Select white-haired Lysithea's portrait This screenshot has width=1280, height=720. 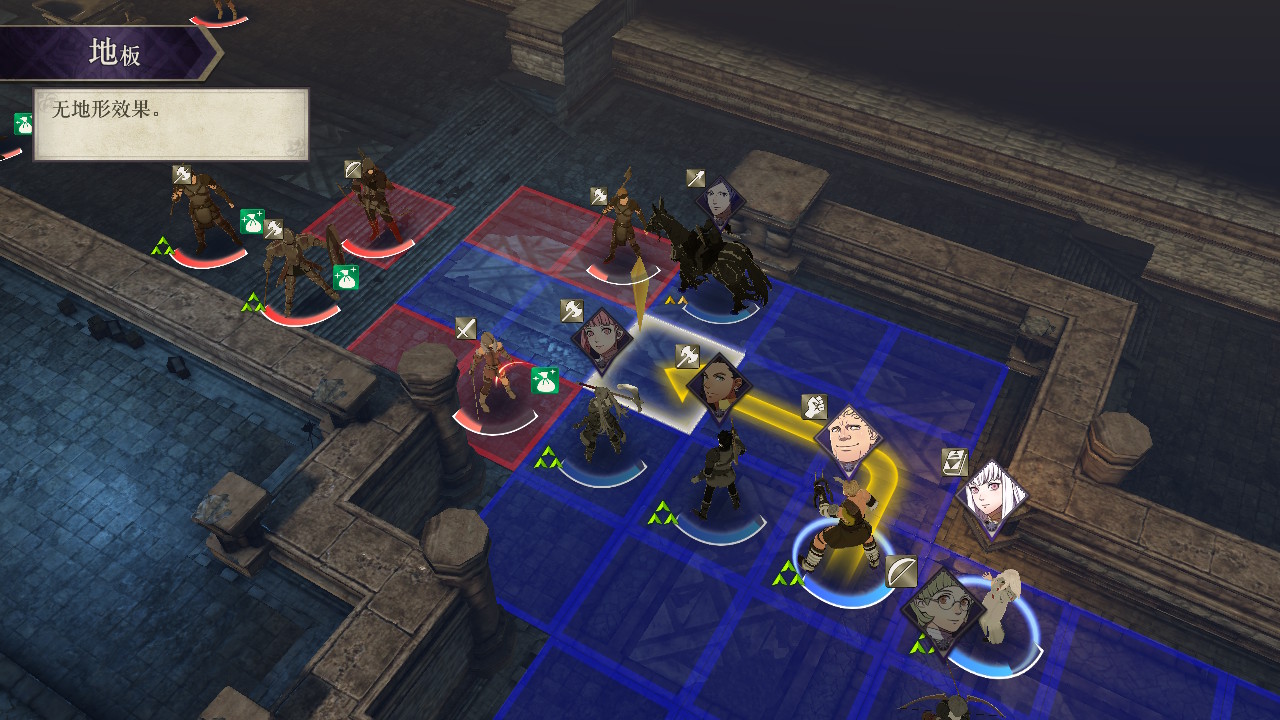pyautogui.click(x=991, y=497)
